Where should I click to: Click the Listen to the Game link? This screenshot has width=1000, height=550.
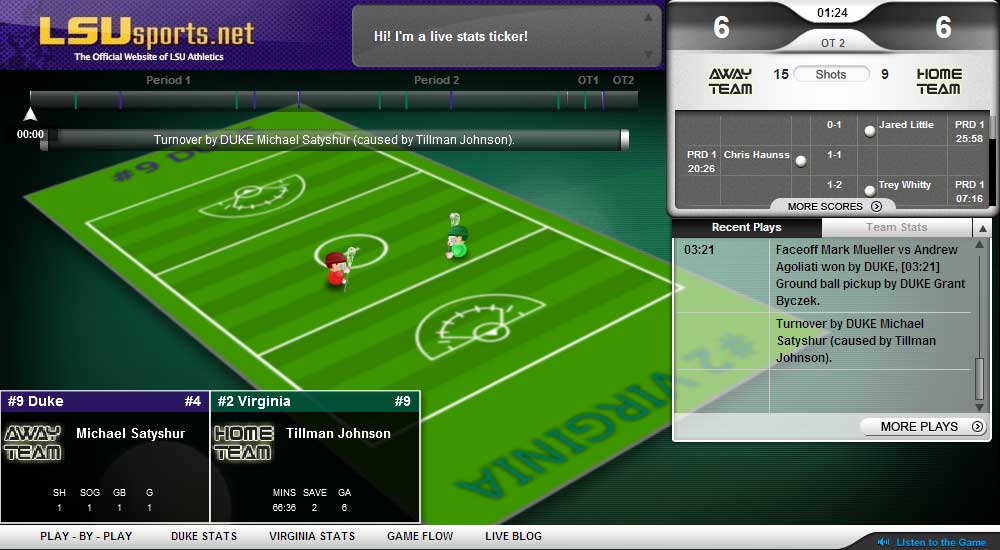pyautogui.click(x=940, y=542)
